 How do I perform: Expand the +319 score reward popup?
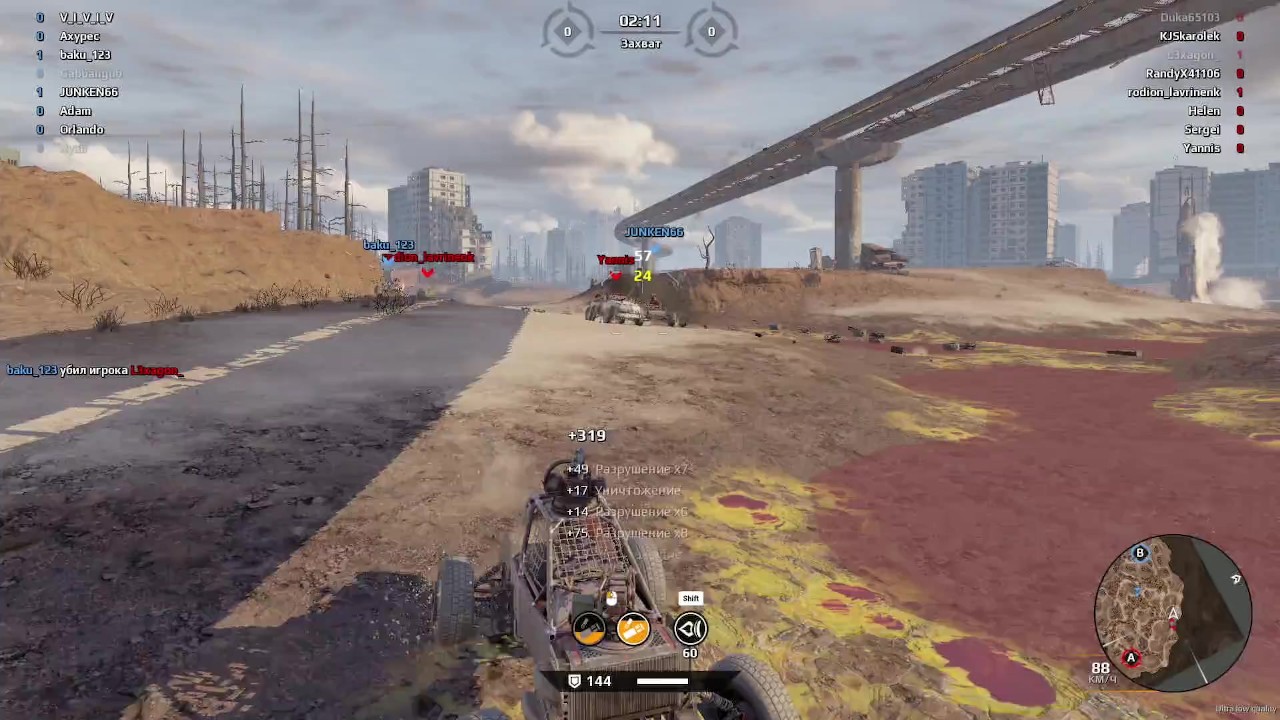[x=586, y=435]
